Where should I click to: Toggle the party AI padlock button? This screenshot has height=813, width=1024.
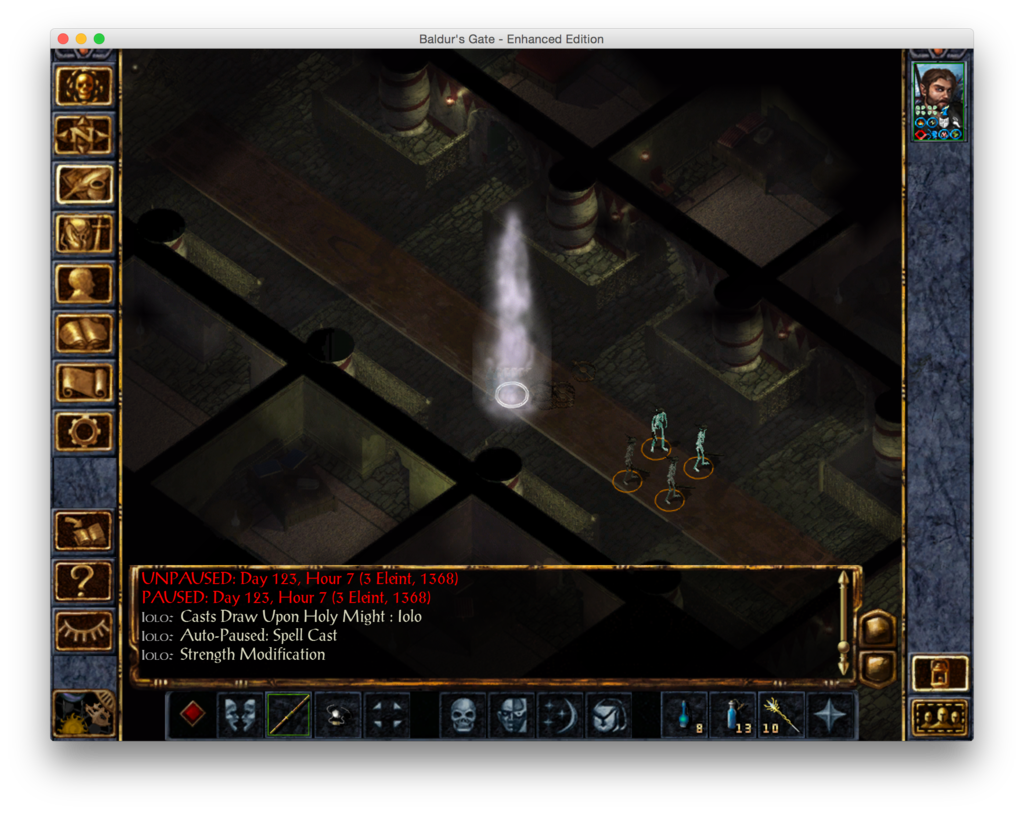point(940,673)
